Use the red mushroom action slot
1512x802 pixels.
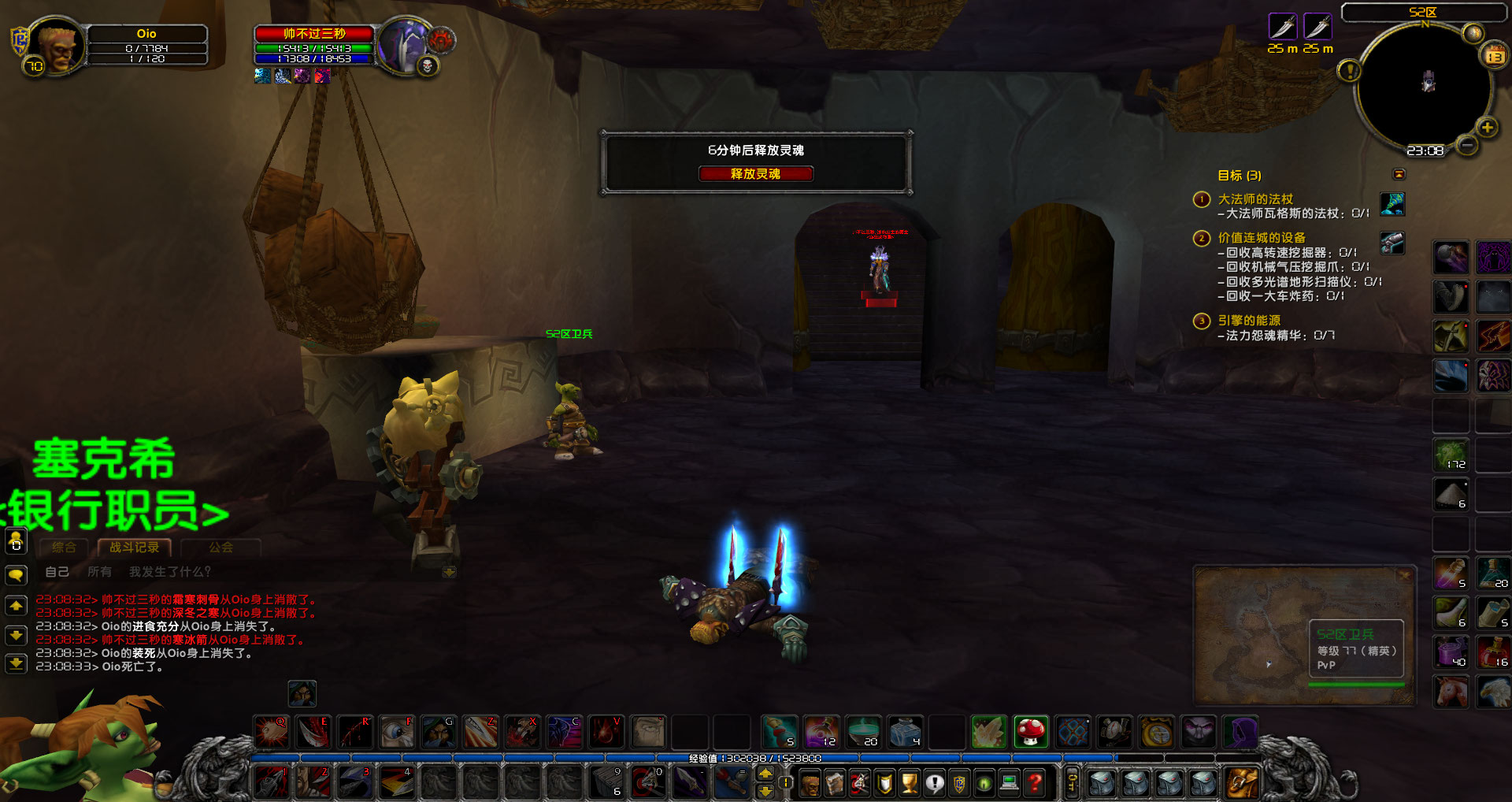point(1030,732)
